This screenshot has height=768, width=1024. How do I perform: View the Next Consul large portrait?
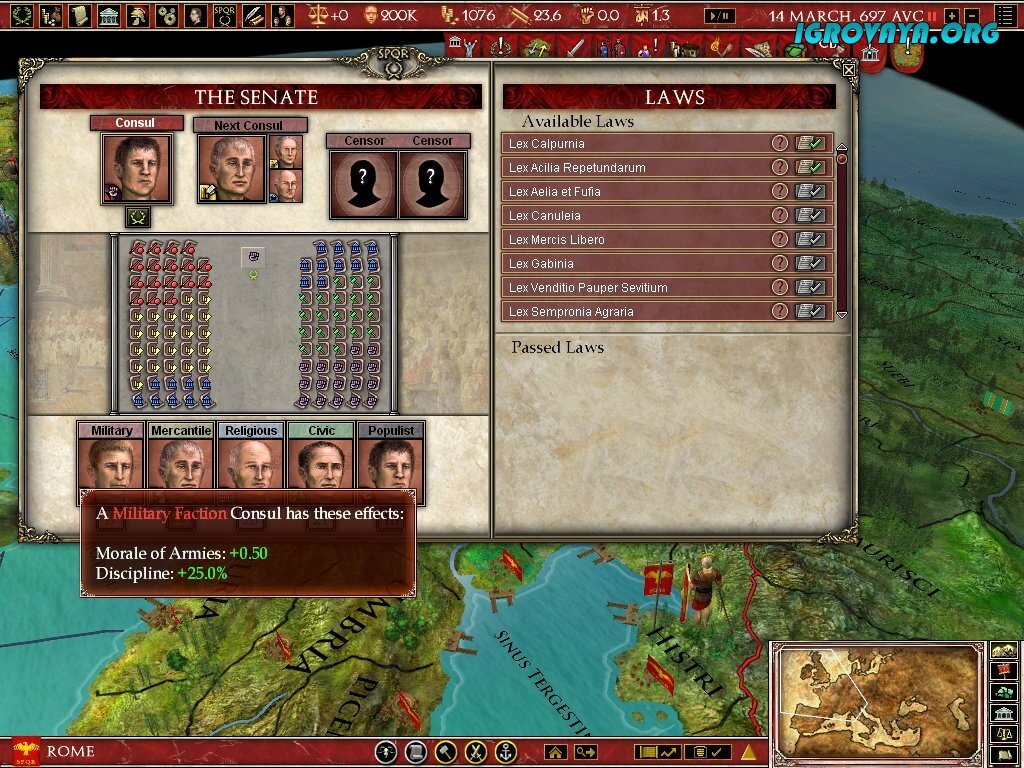(231, 168)
